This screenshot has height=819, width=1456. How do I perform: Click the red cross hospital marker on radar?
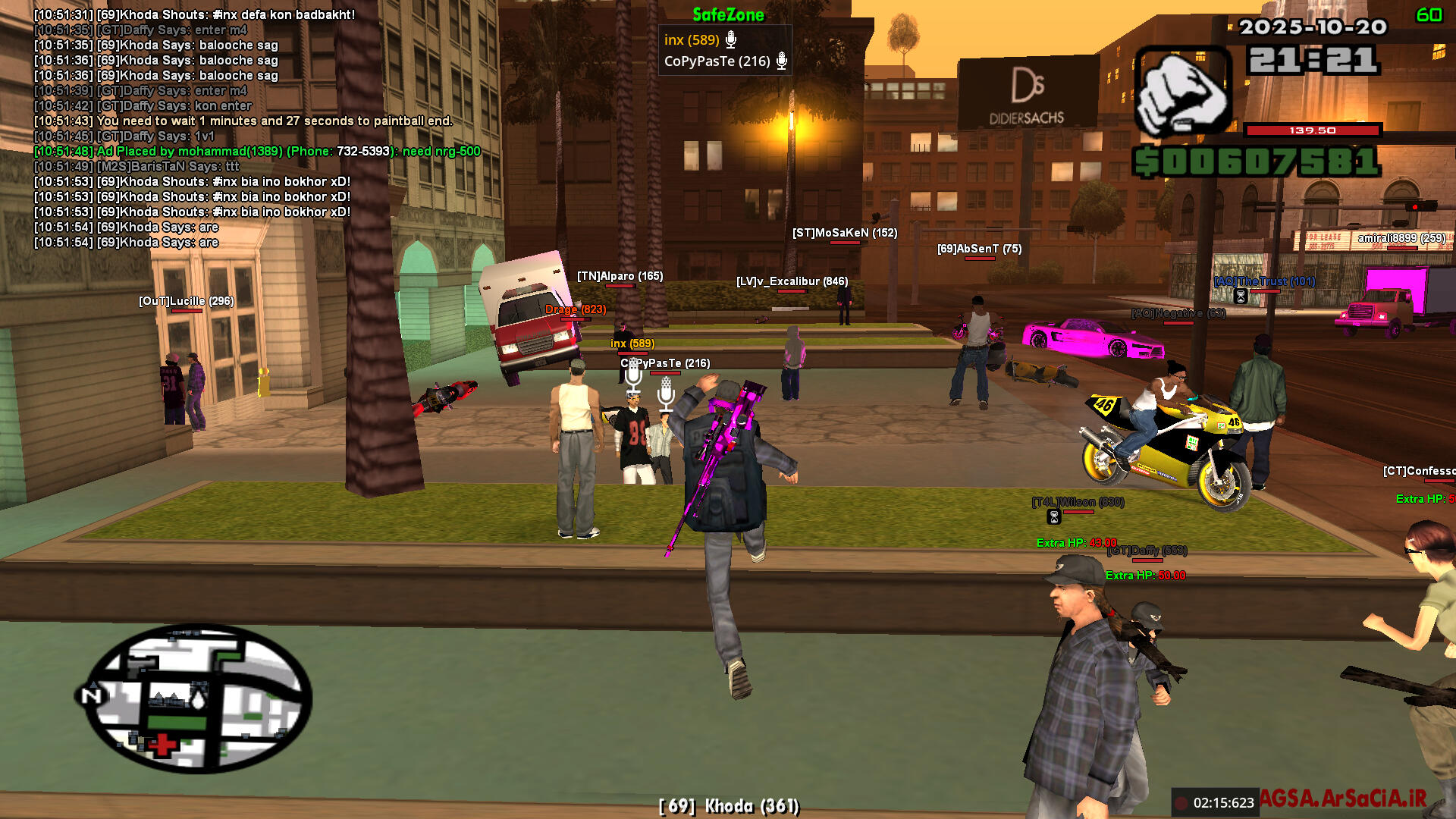(x=162, y=744)
